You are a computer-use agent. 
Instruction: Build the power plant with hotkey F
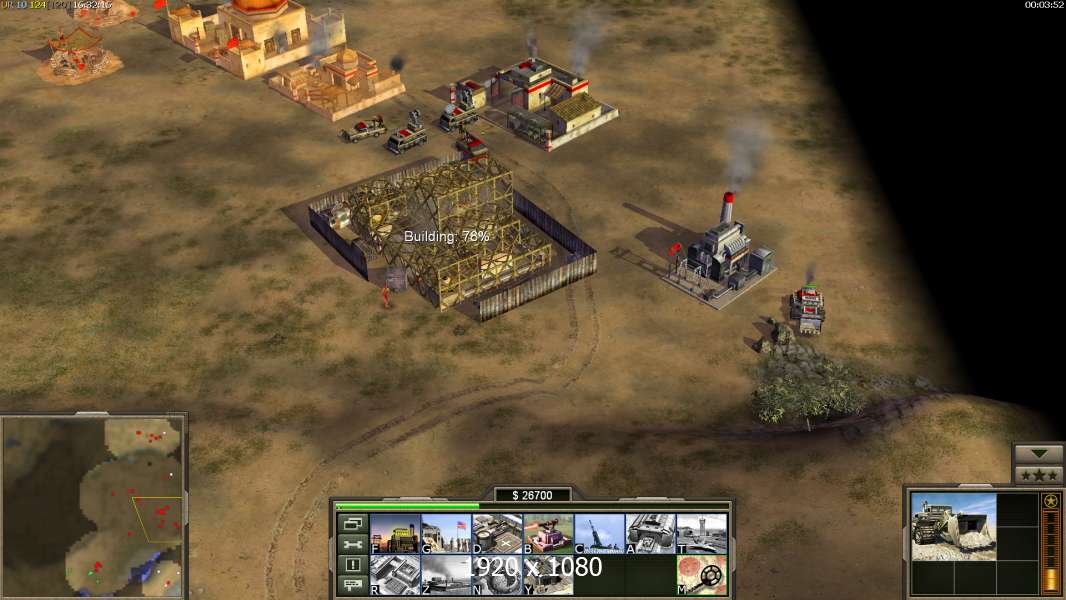395,534
